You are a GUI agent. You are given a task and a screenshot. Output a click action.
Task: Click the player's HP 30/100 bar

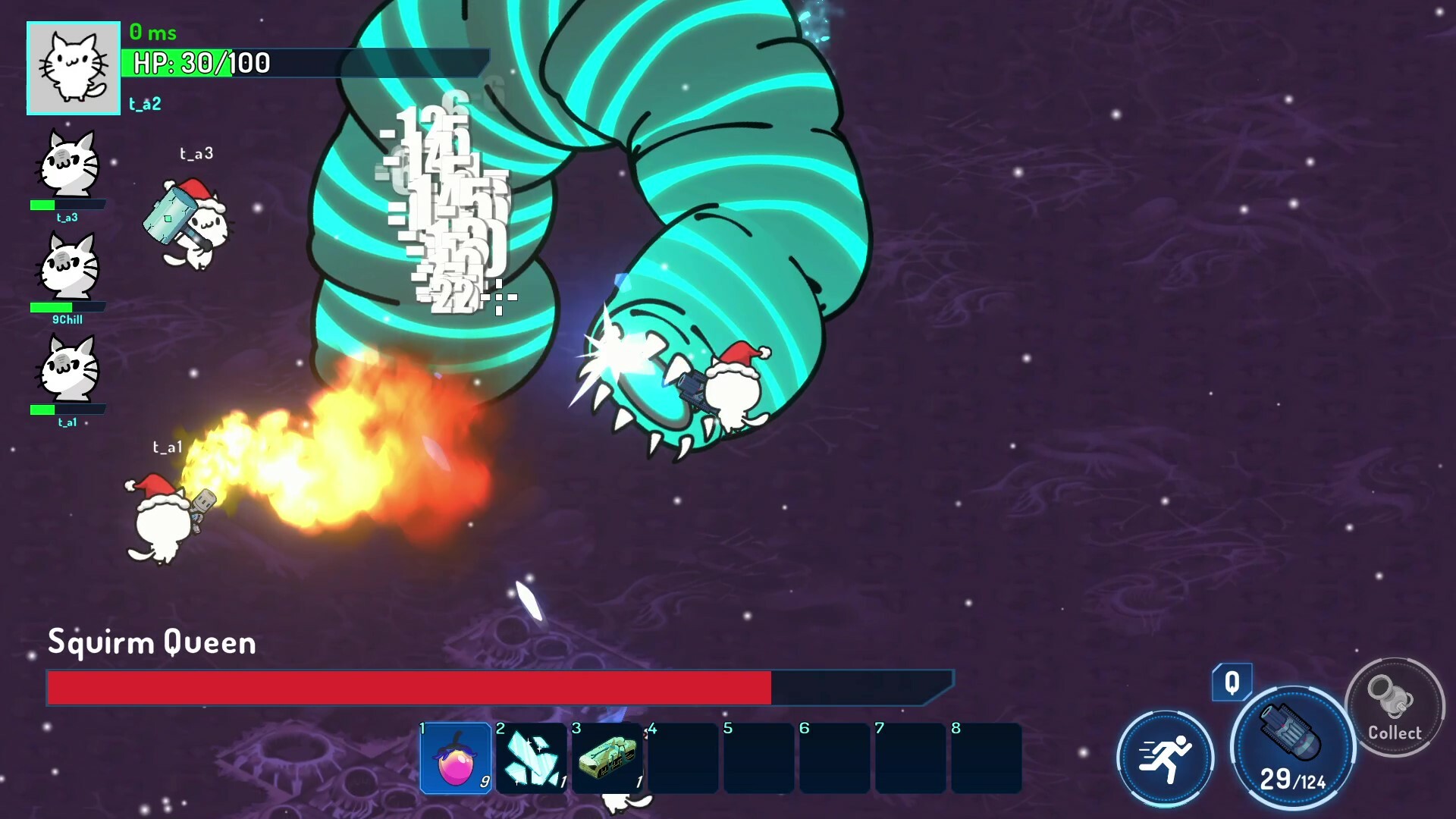pyautogui.click(x=303, y=64)
